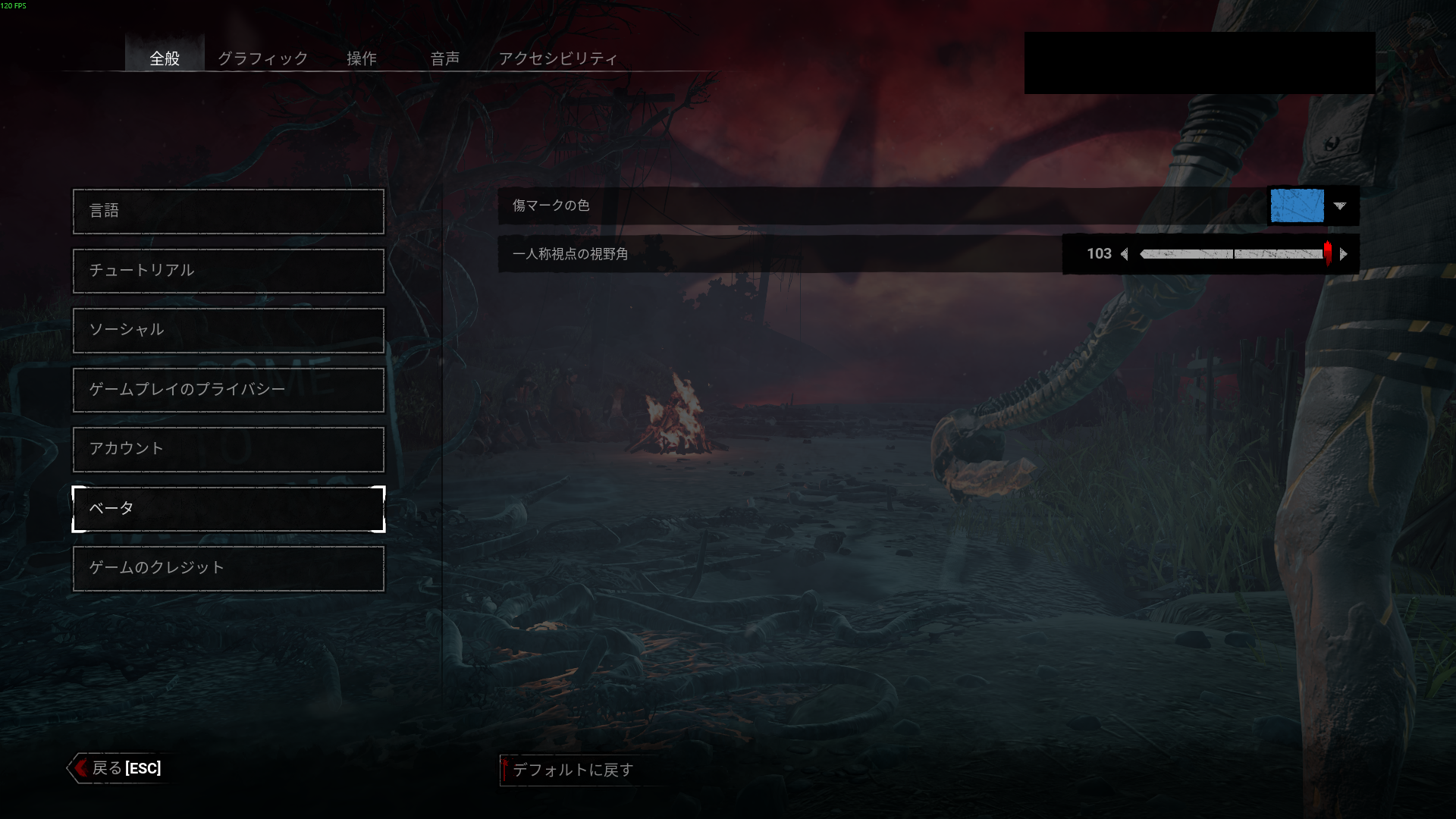Click the blue scratch mark color swatch
Viewport: 1456px width, 819px height.
tap(1297, 206)
